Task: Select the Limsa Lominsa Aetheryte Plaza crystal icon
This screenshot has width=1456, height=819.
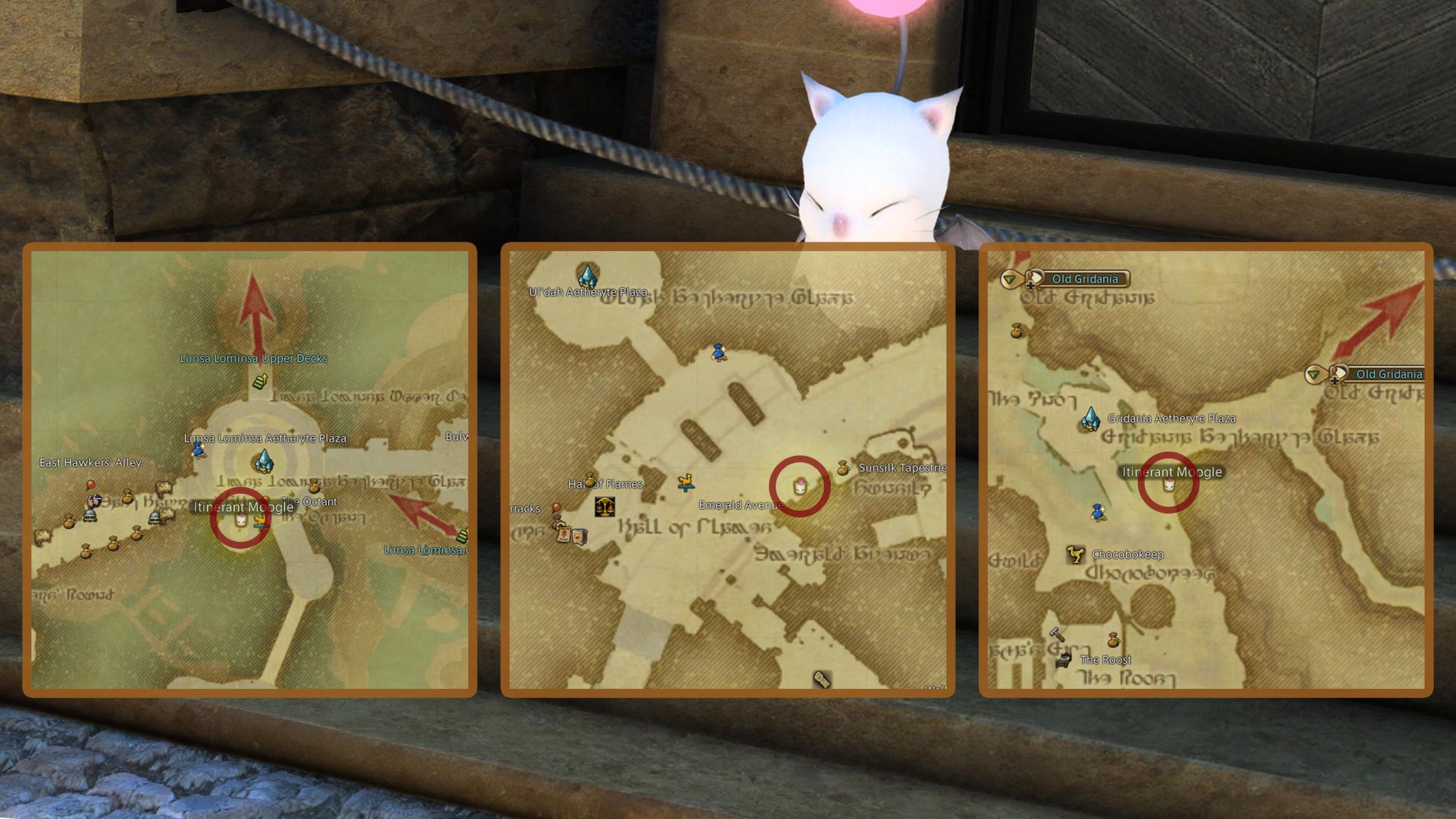Action: click(264, 462)
